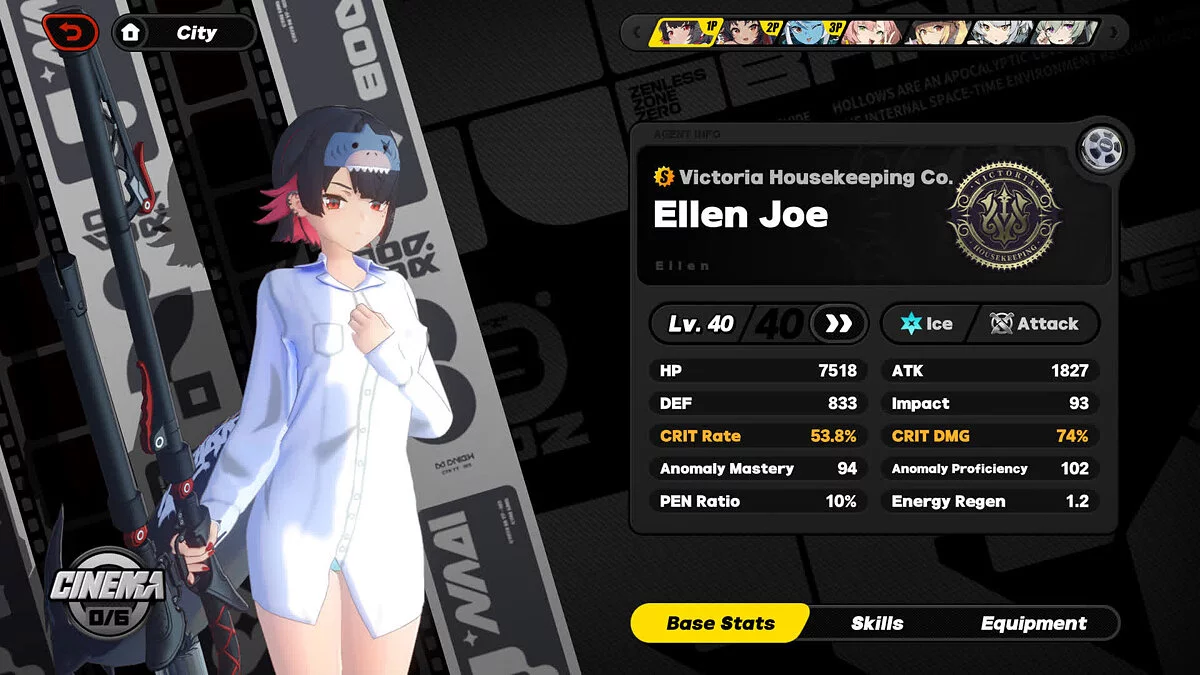
Task: Go to City via home button
Action: pyautogui.click(x=182, y=33)
